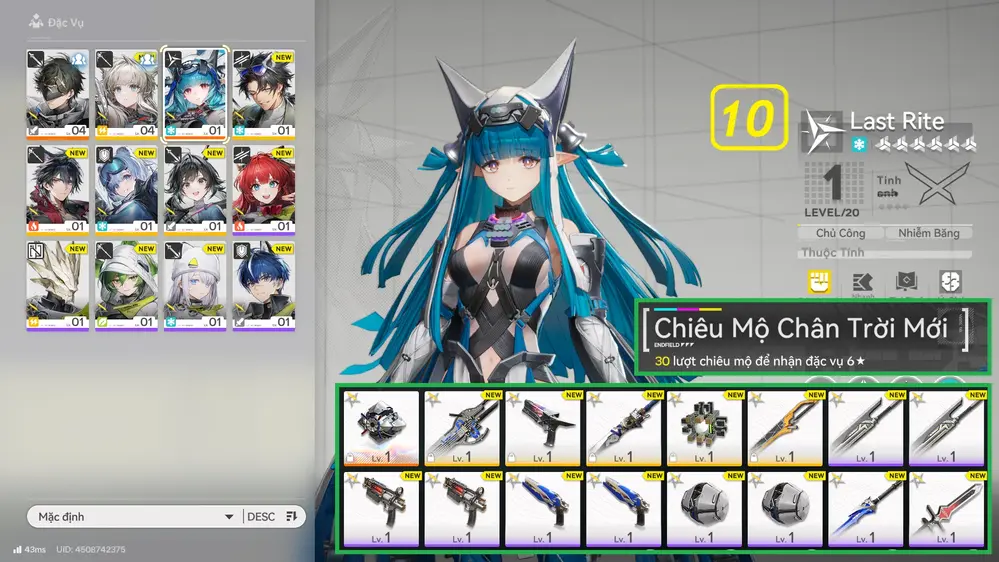Screen dimensions: 999x562
Task: Select the green-haired hooded operator card
Action: point(127,283)
